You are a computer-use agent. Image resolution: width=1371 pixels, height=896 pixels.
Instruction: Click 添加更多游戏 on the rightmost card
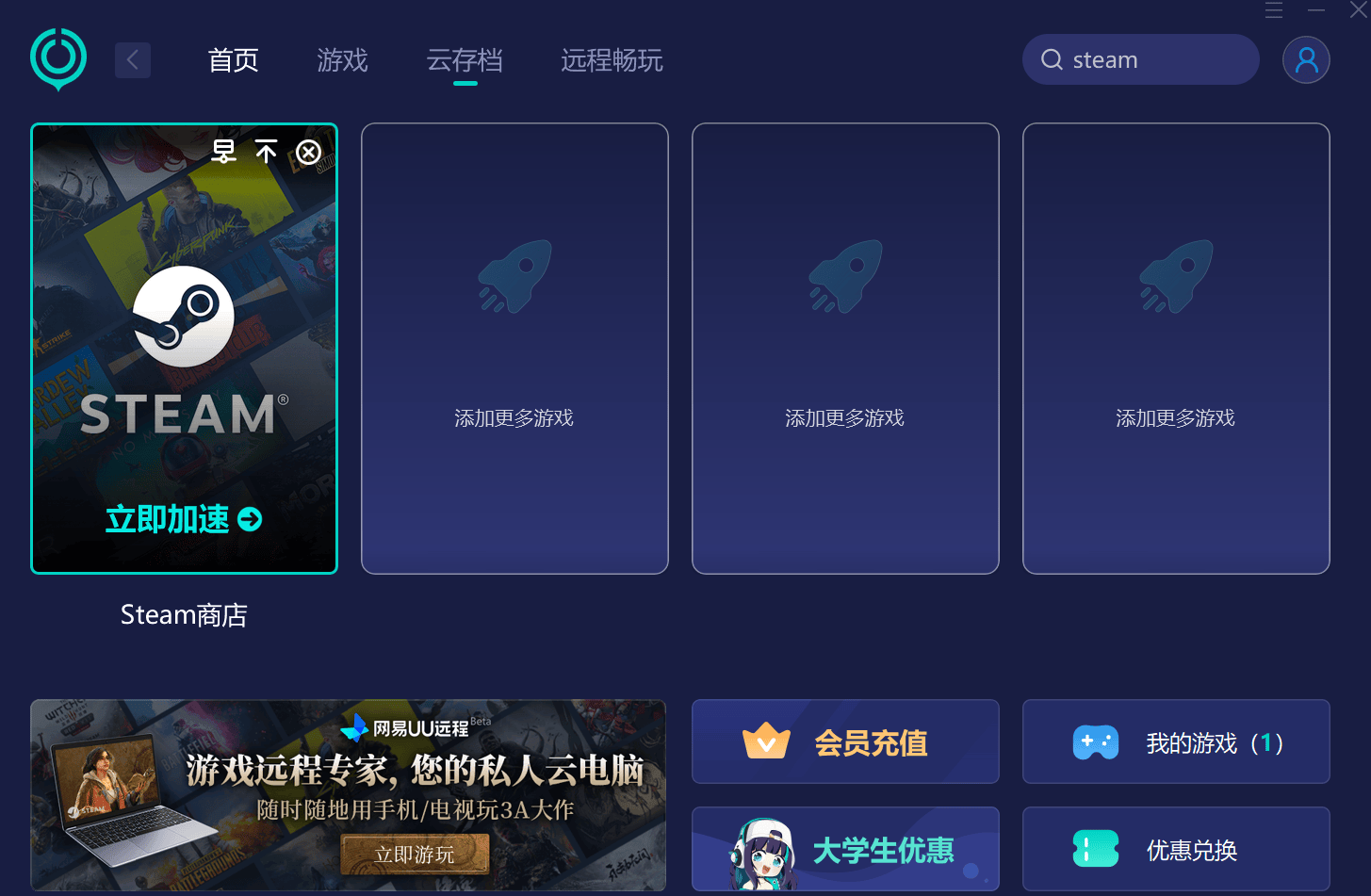point(1175,418)
